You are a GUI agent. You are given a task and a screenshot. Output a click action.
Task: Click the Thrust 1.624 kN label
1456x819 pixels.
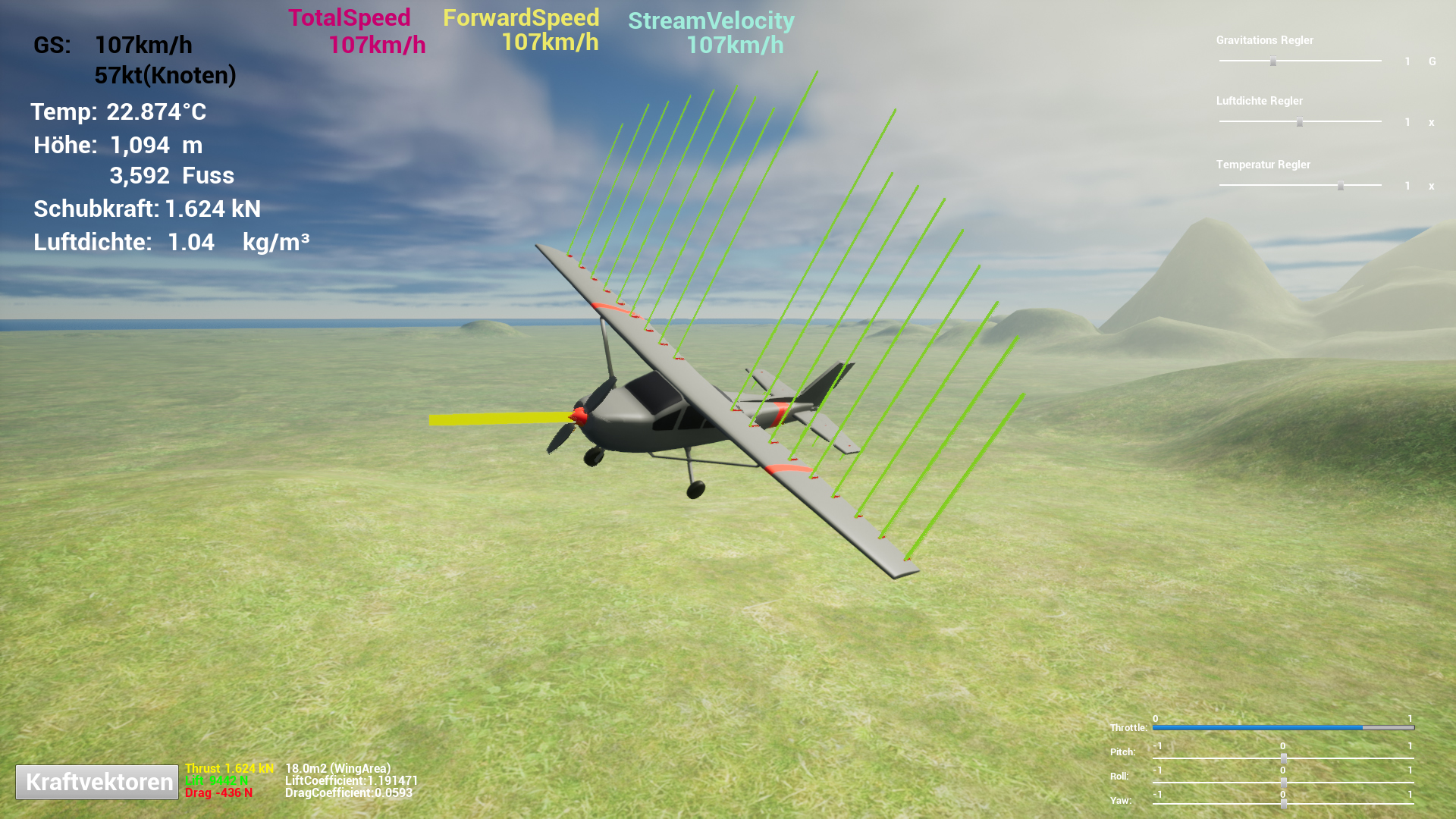click(x=229, y=767)
